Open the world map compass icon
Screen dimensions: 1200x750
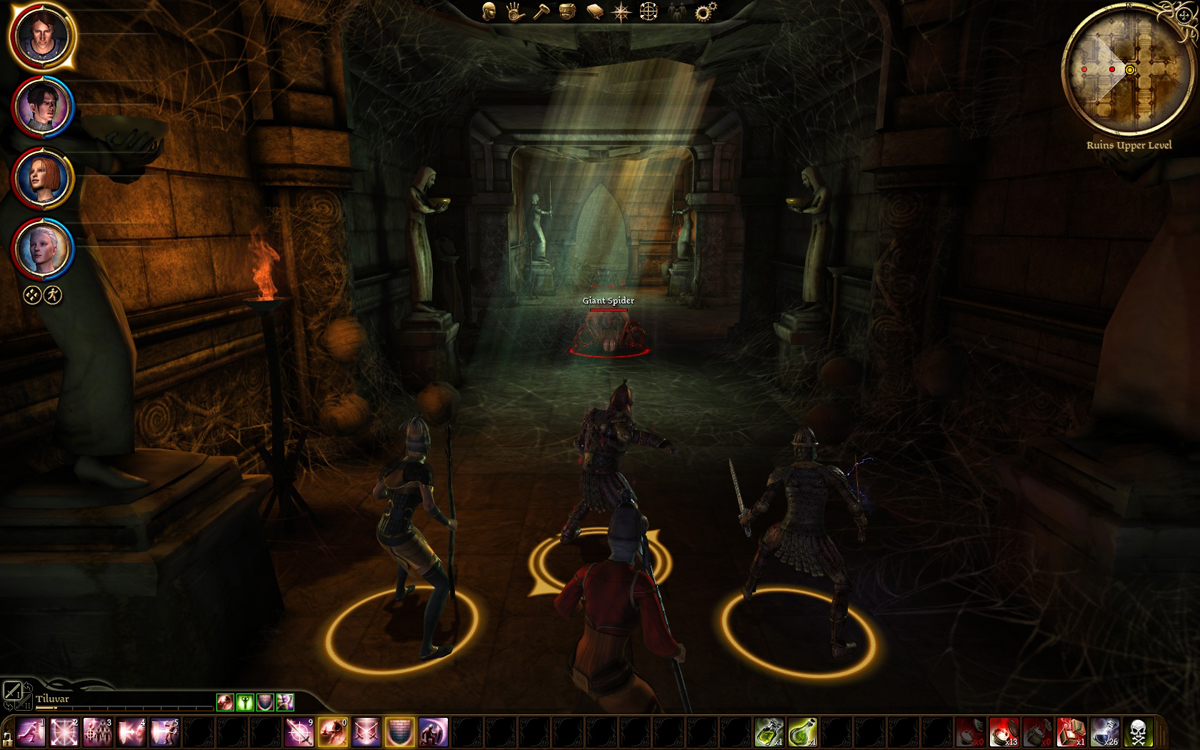(x=621, y=12)
